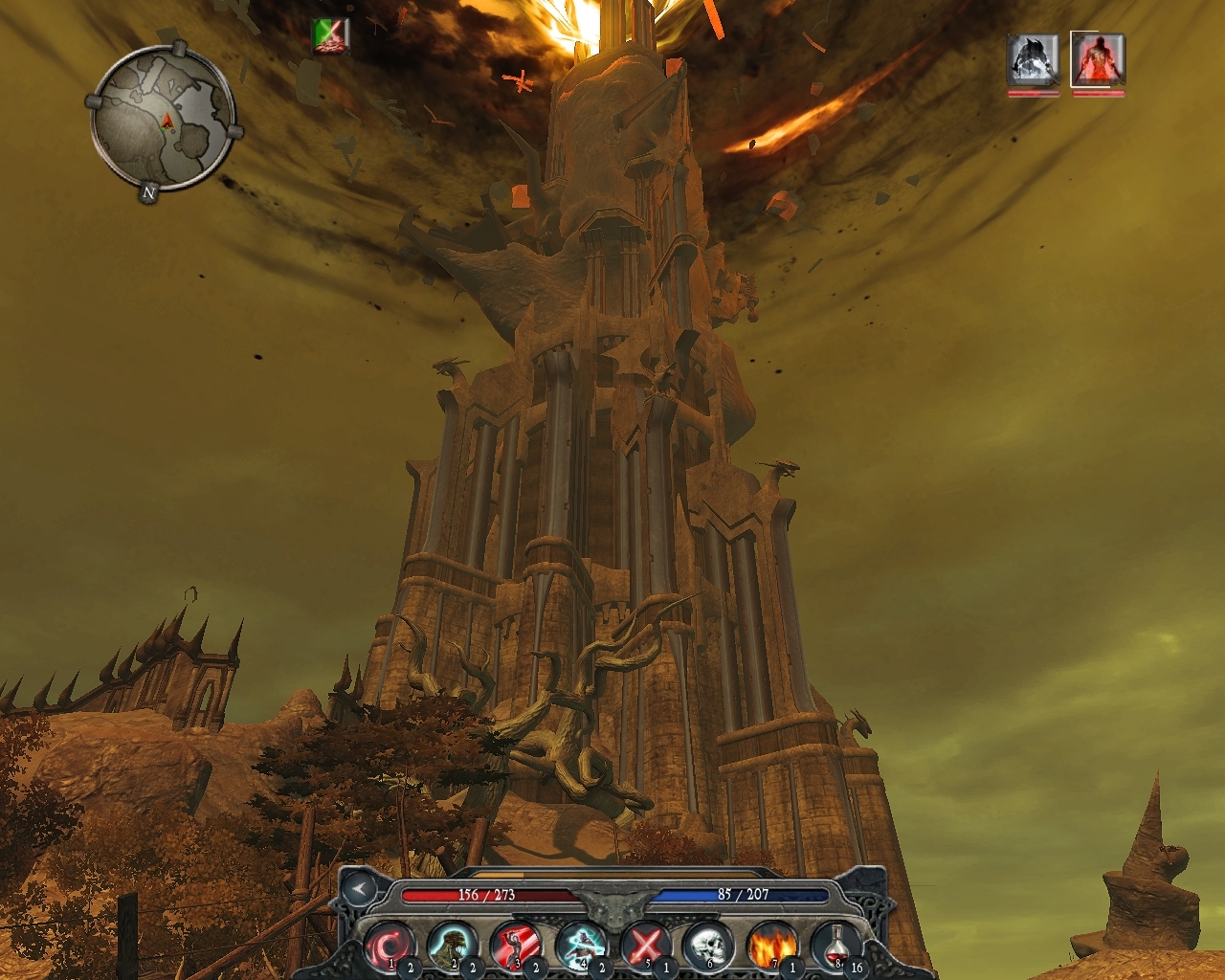1225x980 pixels.
Task: Drink the red potion in slot 8
Action: coord(835,946)
